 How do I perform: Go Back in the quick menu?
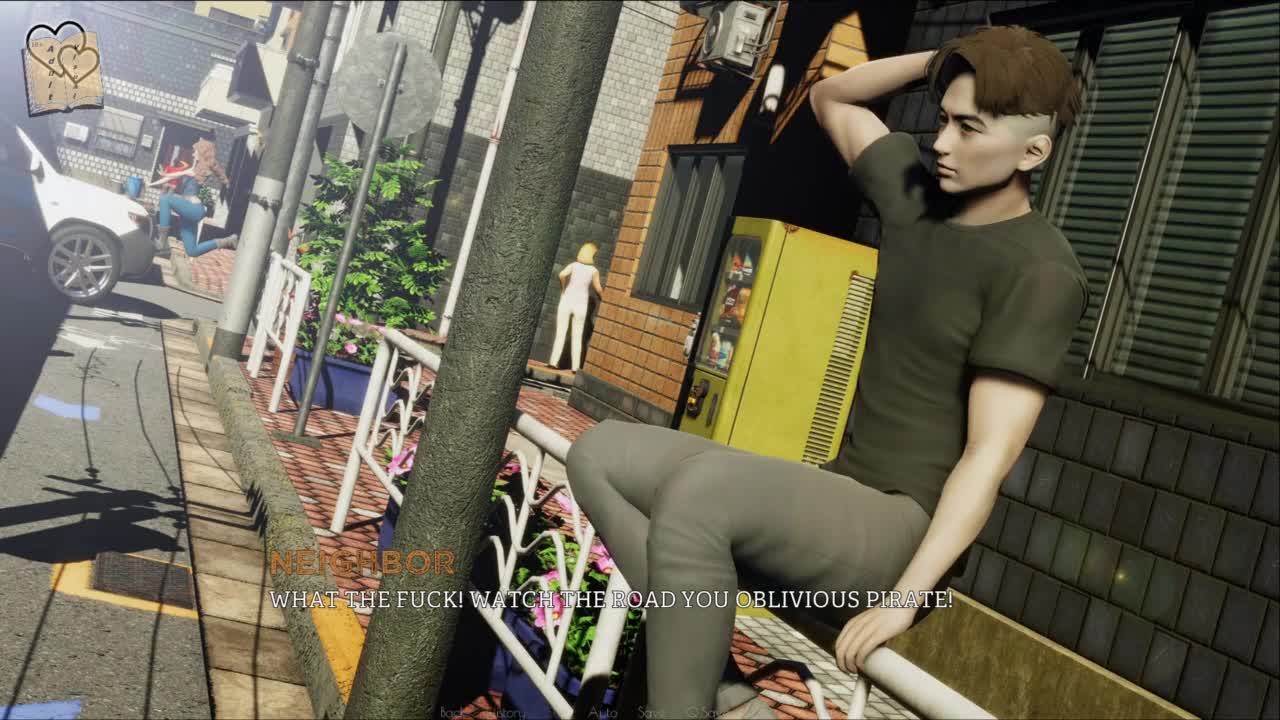(x=451, y=712)
